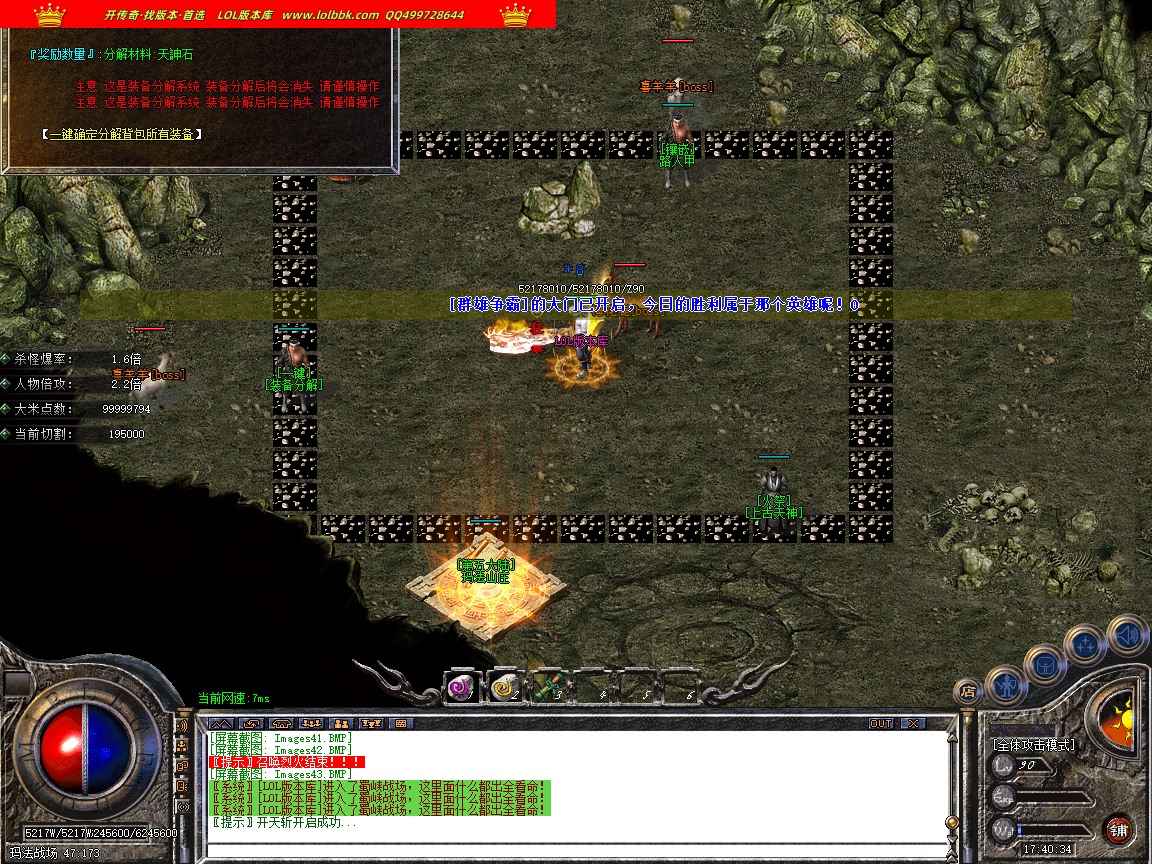Open the stall via red 铺 button
The image size is (1152, 864).
(1119, 829)
